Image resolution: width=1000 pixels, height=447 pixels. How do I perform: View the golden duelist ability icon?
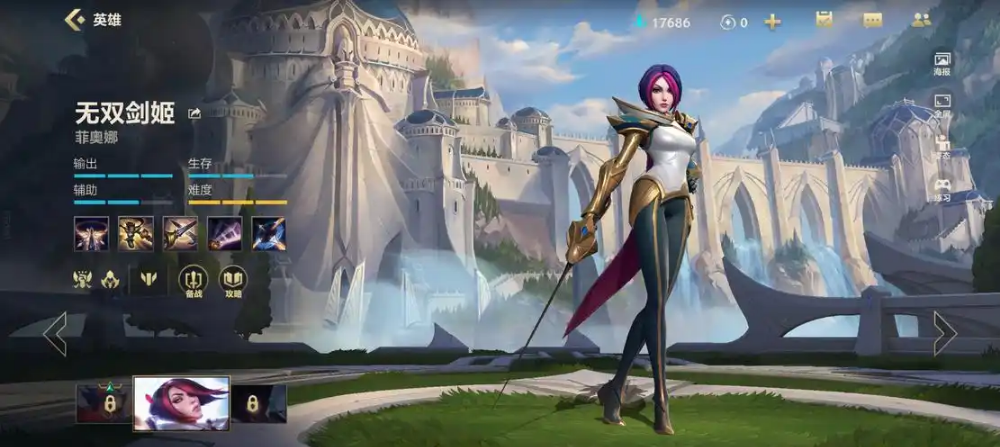point(136,233)
